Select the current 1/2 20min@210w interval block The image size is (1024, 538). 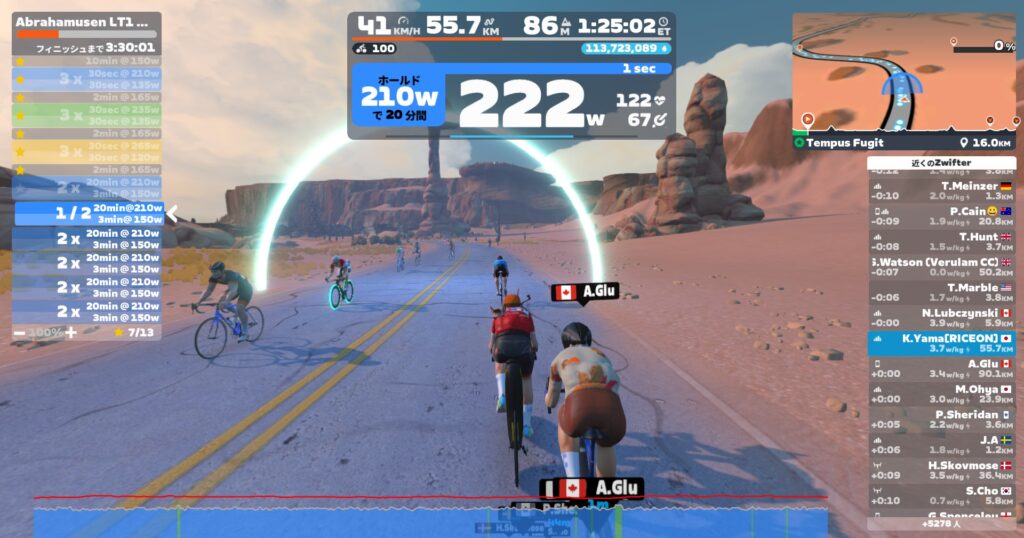[88, 213]
